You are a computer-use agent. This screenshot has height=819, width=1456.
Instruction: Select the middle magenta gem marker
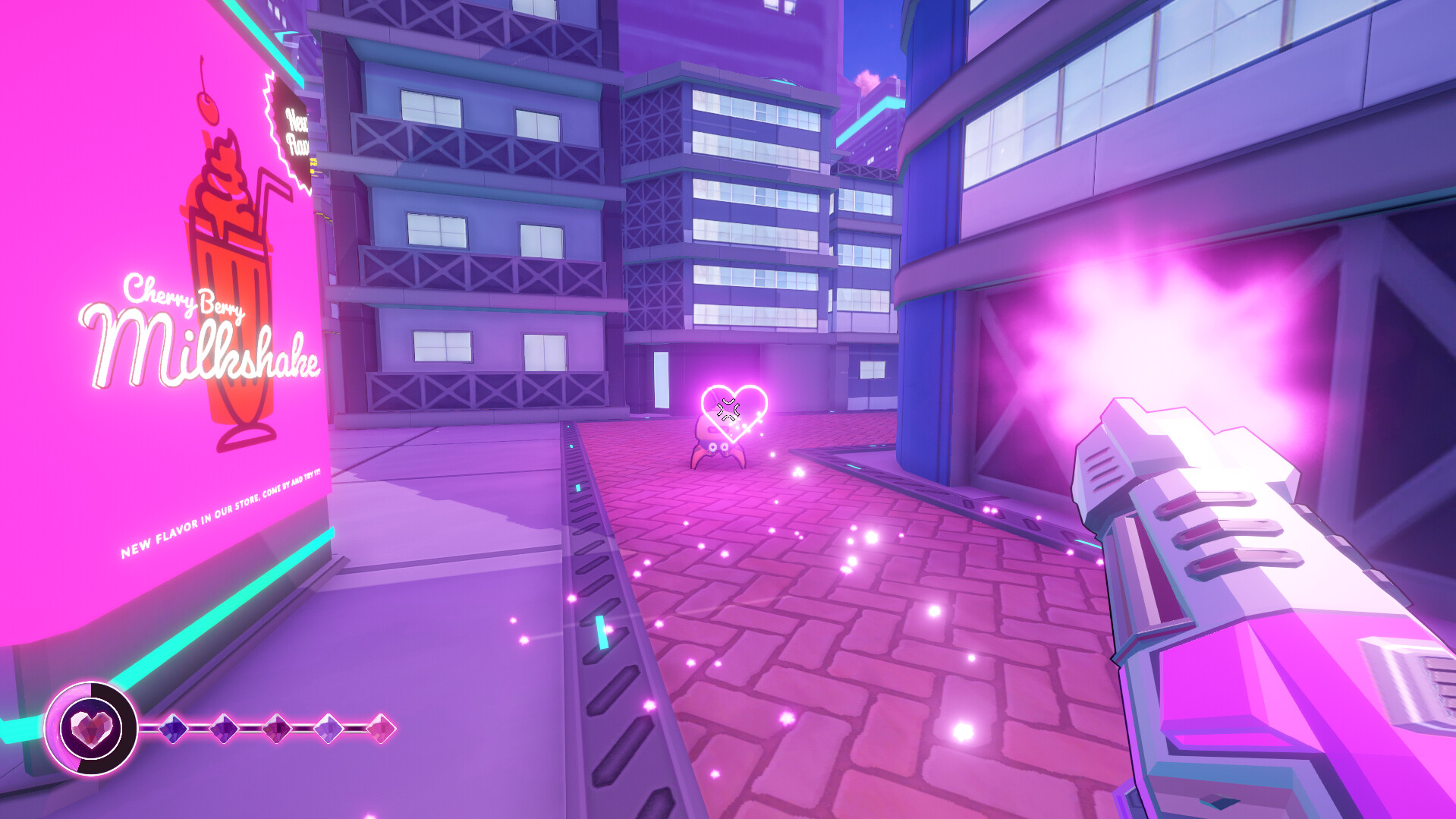(275, 729)
